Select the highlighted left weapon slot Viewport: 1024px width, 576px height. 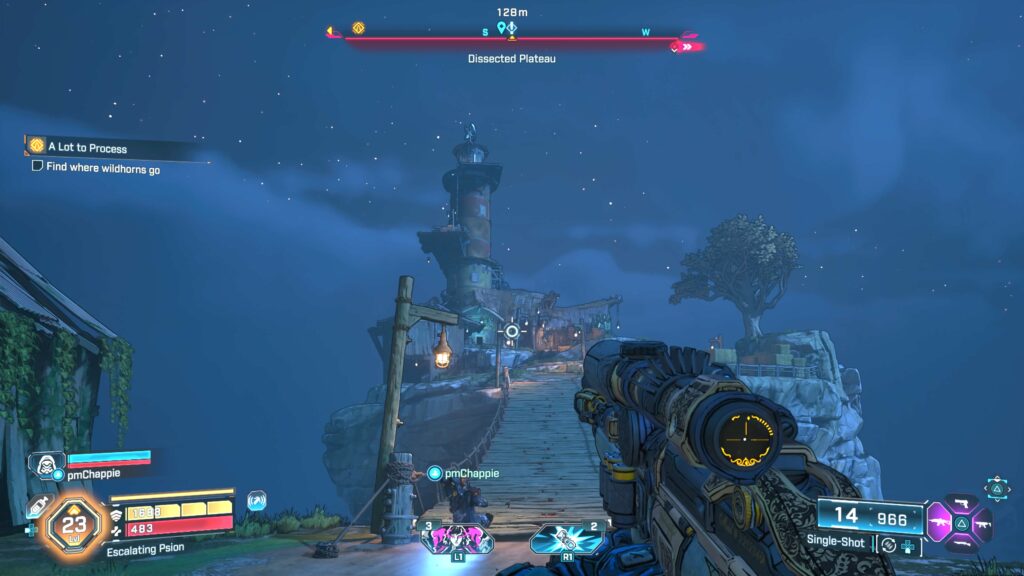939,523
